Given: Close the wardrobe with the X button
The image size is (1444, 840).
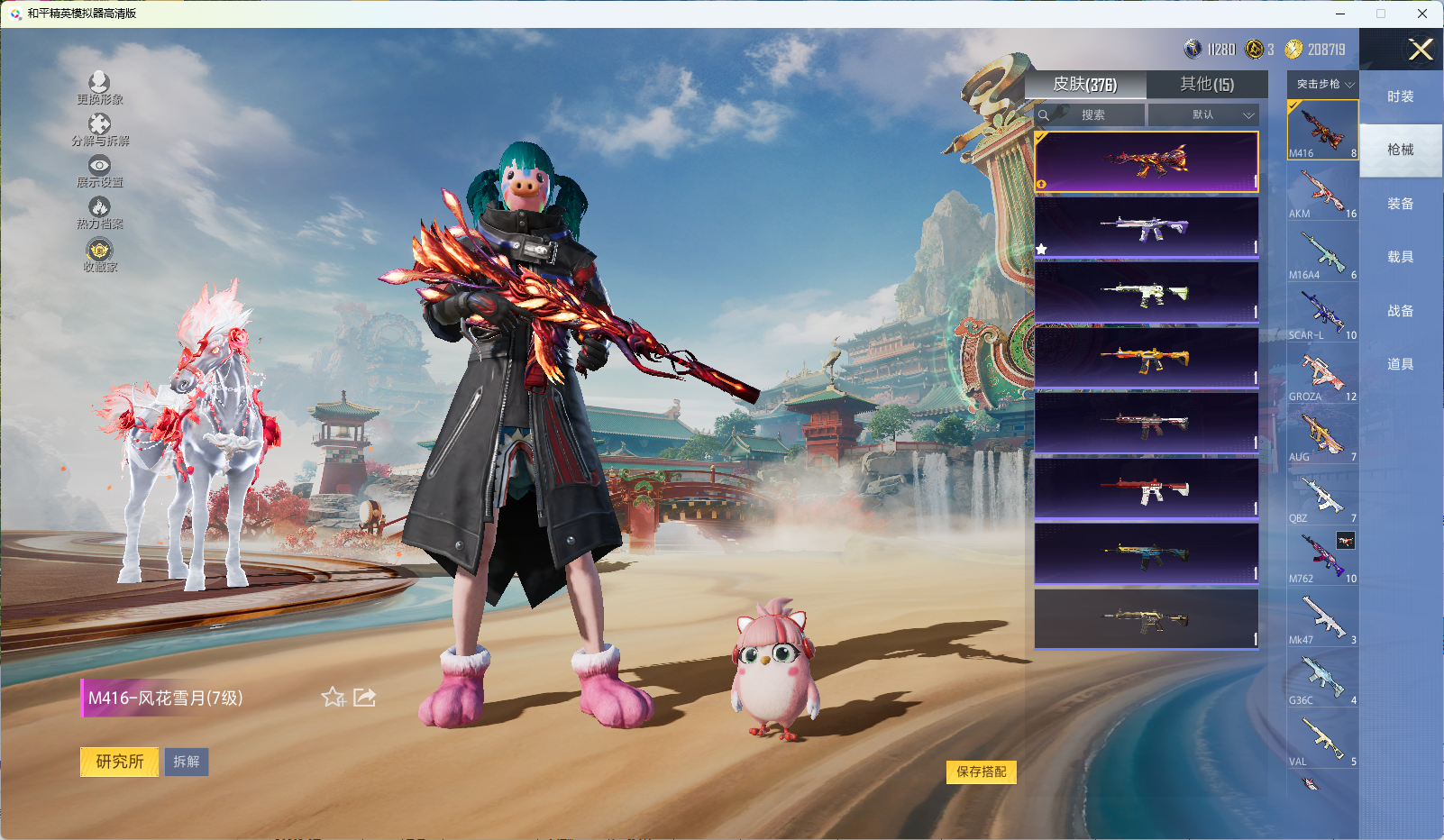Looking at the screenshot, I should coord(1421,50).
